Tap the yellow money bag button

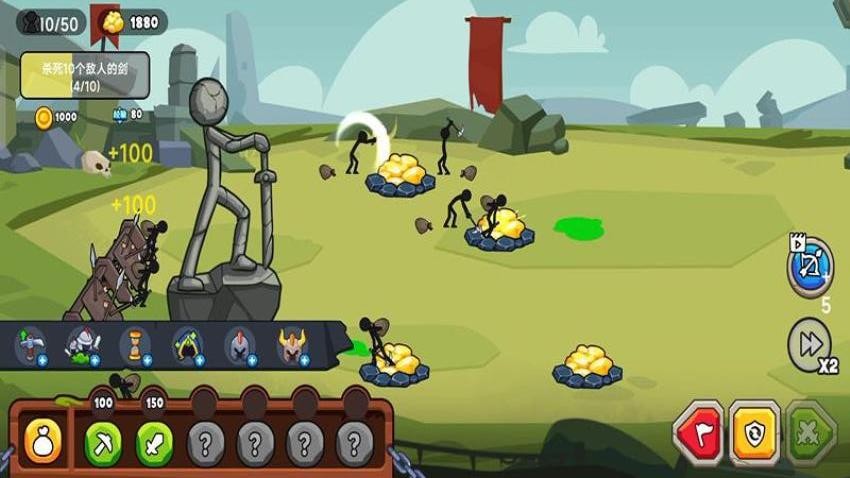[x=43, y=438]
